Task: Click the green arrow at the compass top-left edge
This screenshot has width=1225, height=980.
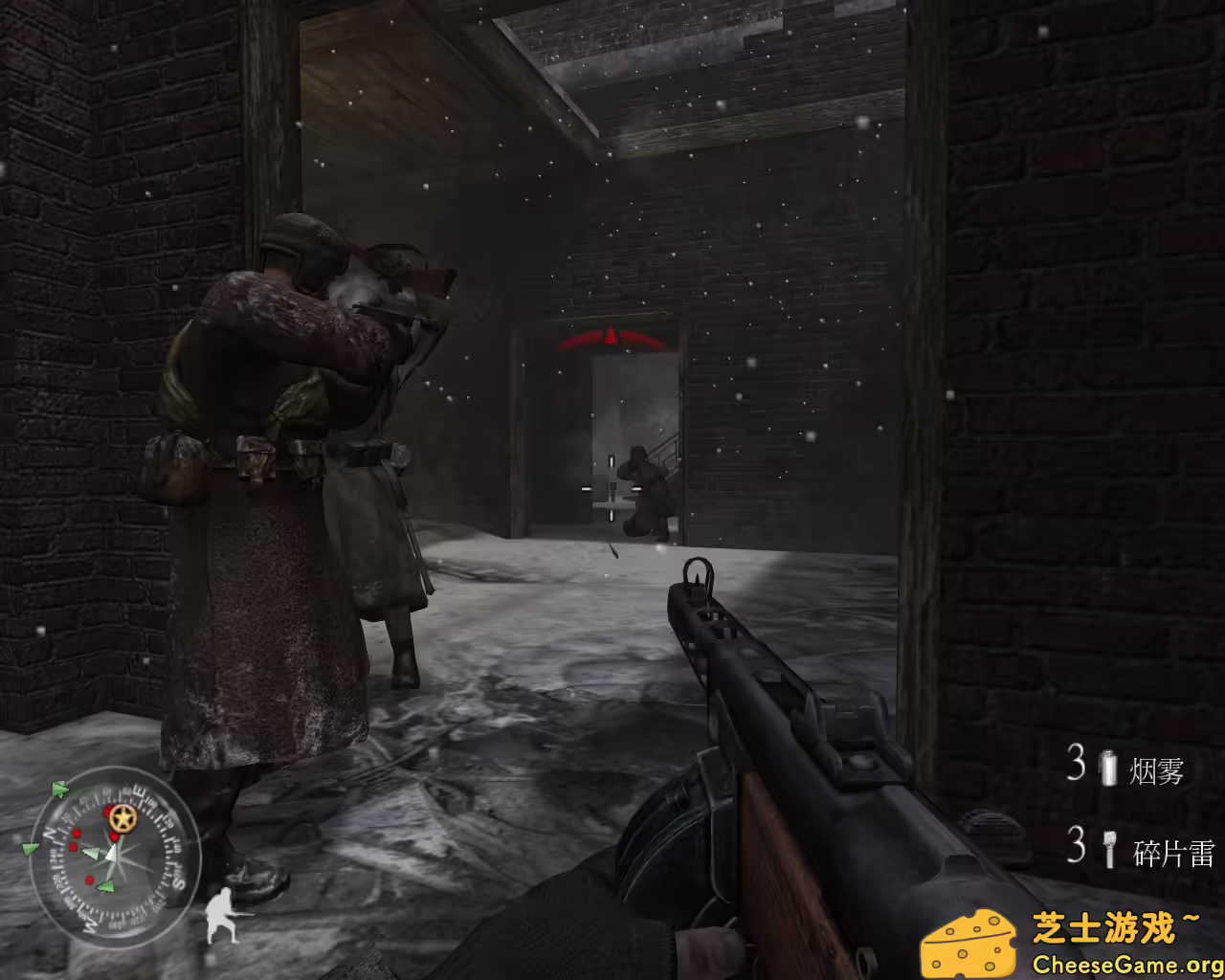Action: point(60,787)
